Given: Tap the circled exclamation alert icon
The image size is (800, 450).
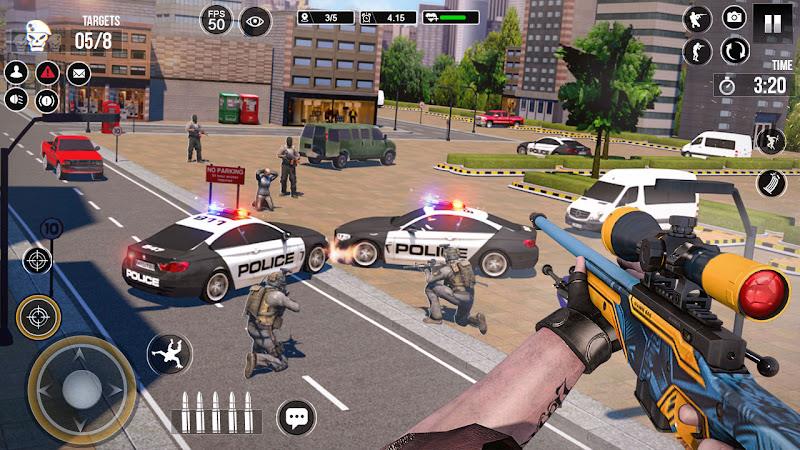Looking at the screenshot, I should [47, 100].
